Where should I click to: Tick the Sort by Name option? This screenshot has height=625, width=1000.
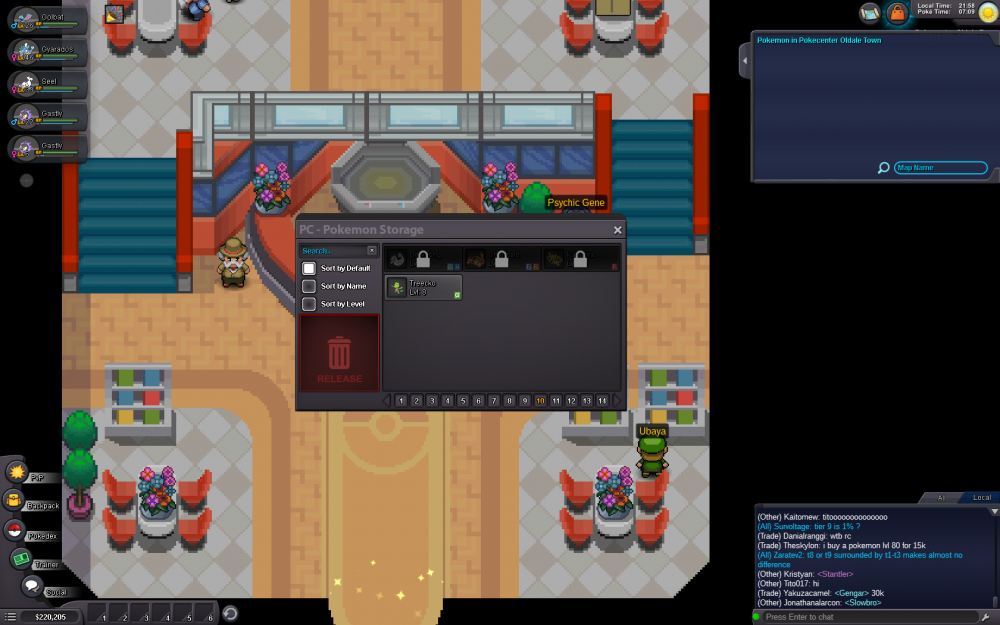click(x=309, y=286)
